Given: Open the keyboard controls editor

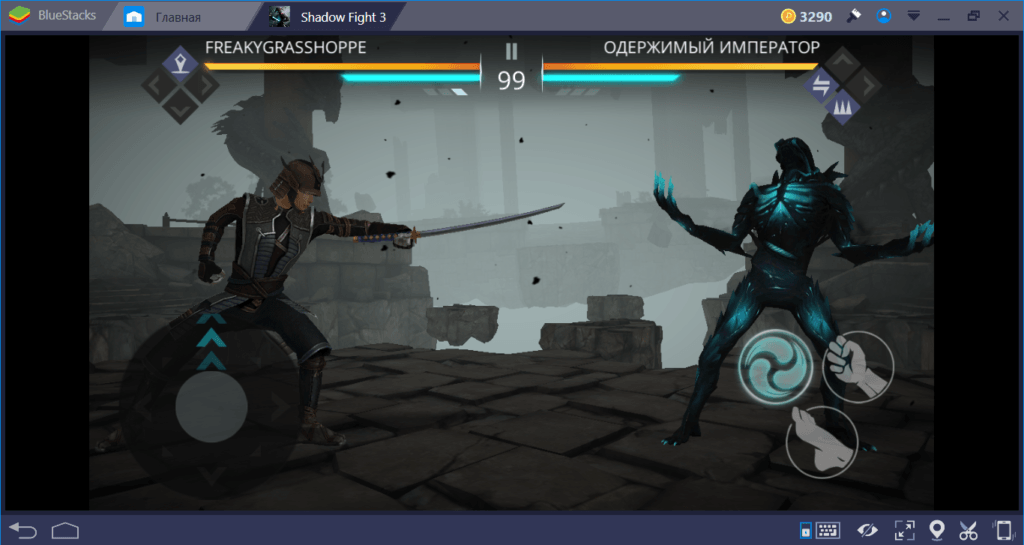Looking at the screenshot, I should [x=827, y=530].
